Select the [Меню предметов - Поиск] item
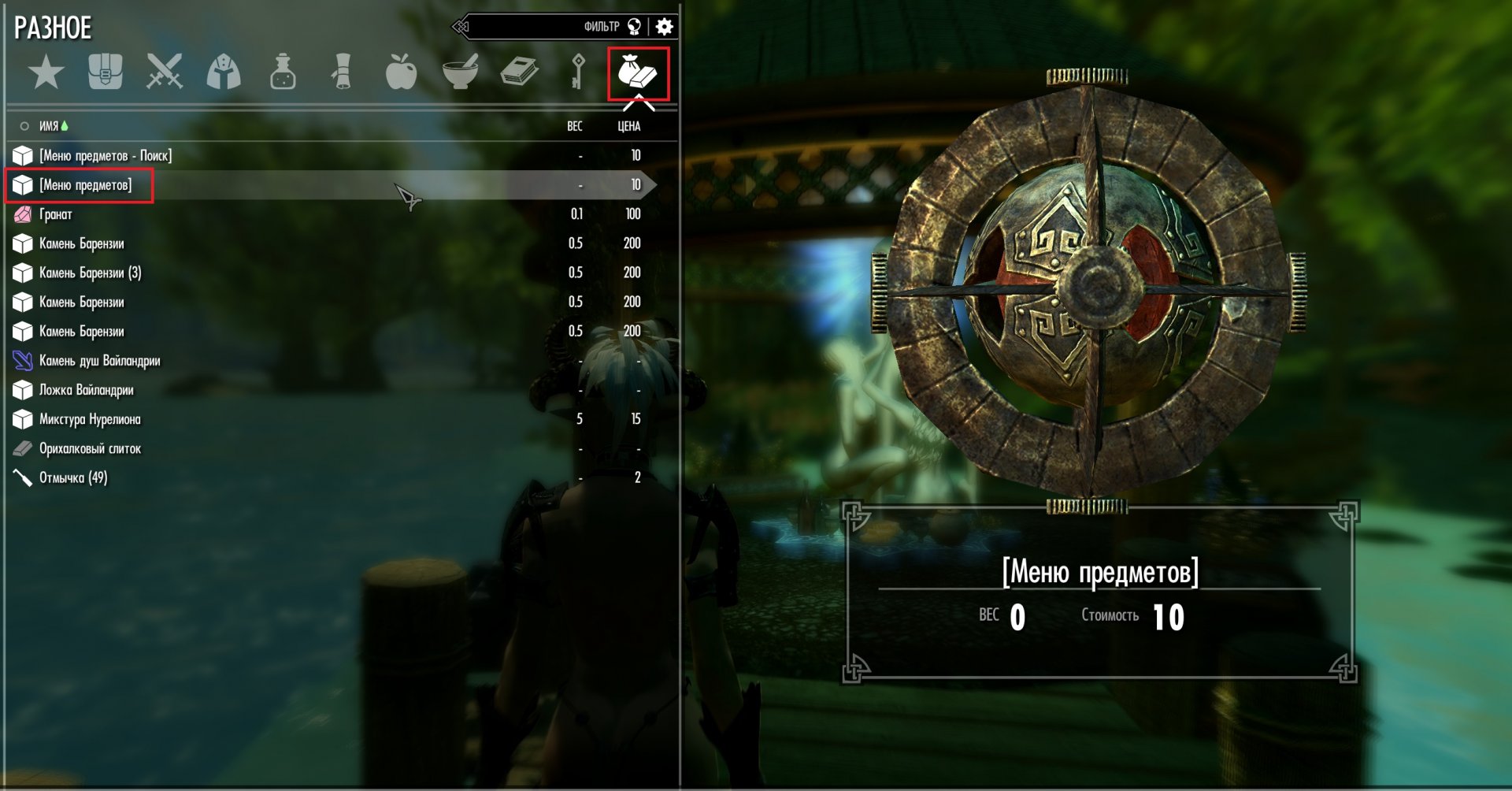 click(106, 155)
